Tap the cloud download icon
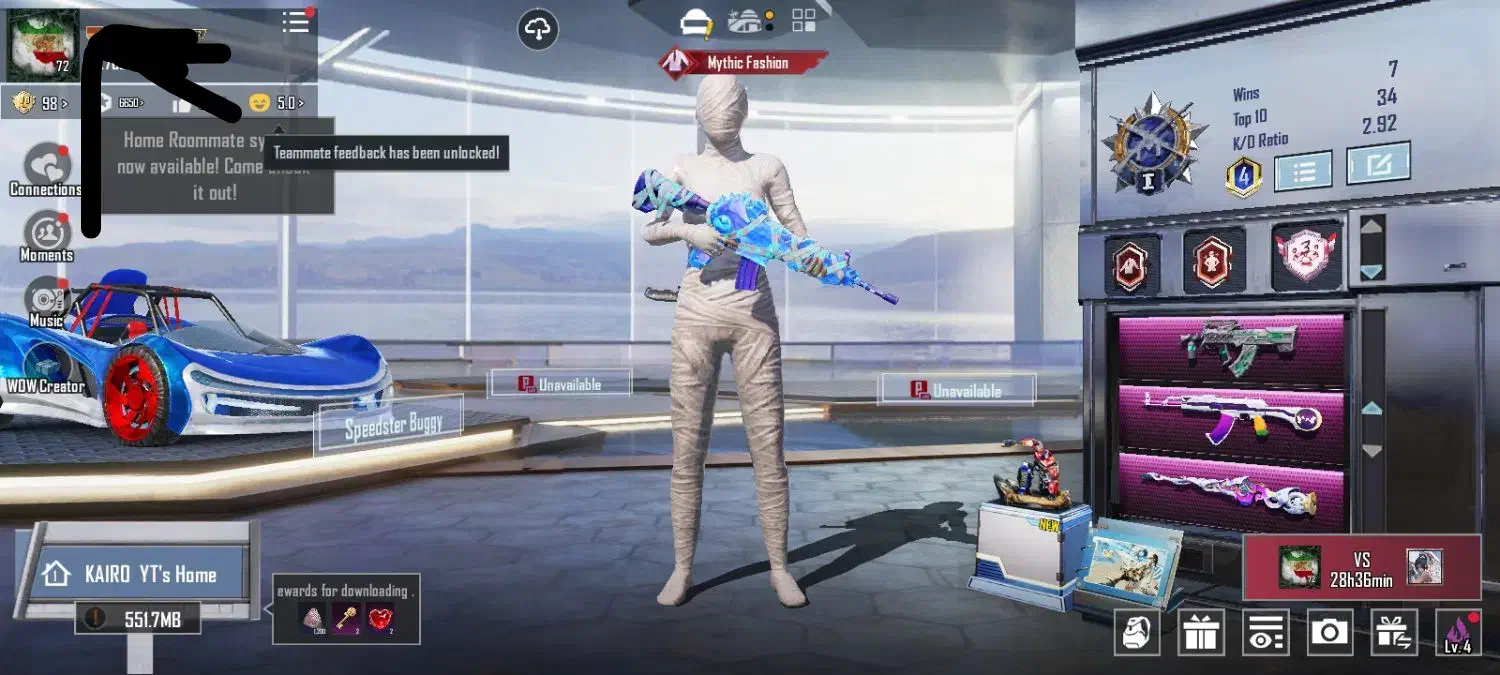 click(538, 30)
